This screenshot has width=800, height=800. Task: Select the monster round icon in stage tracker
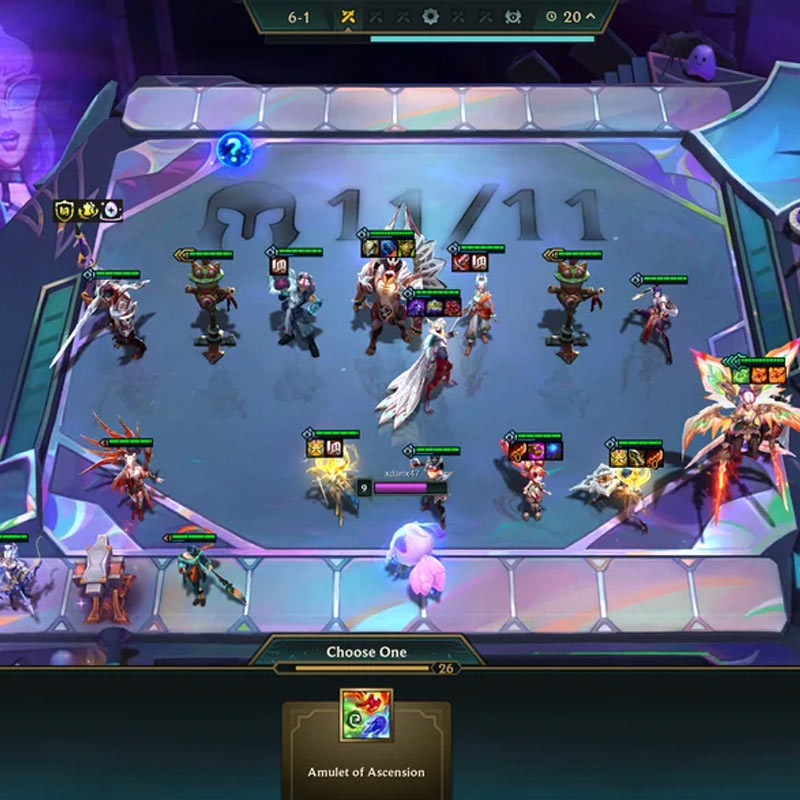pyautogui.click(x=513, y=17)
